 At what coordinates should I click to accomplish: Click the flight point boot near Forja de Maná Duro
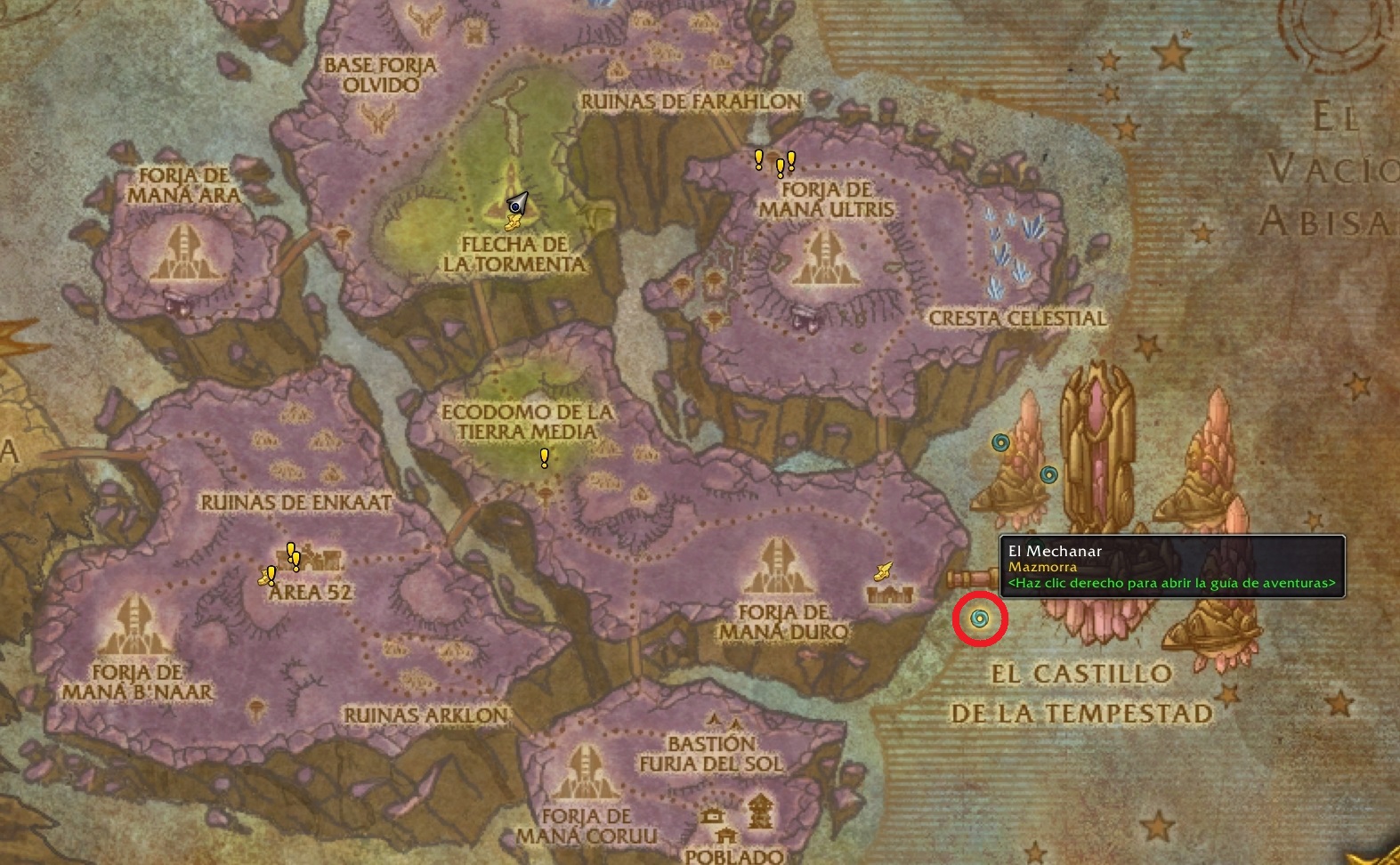coord(883,571)
